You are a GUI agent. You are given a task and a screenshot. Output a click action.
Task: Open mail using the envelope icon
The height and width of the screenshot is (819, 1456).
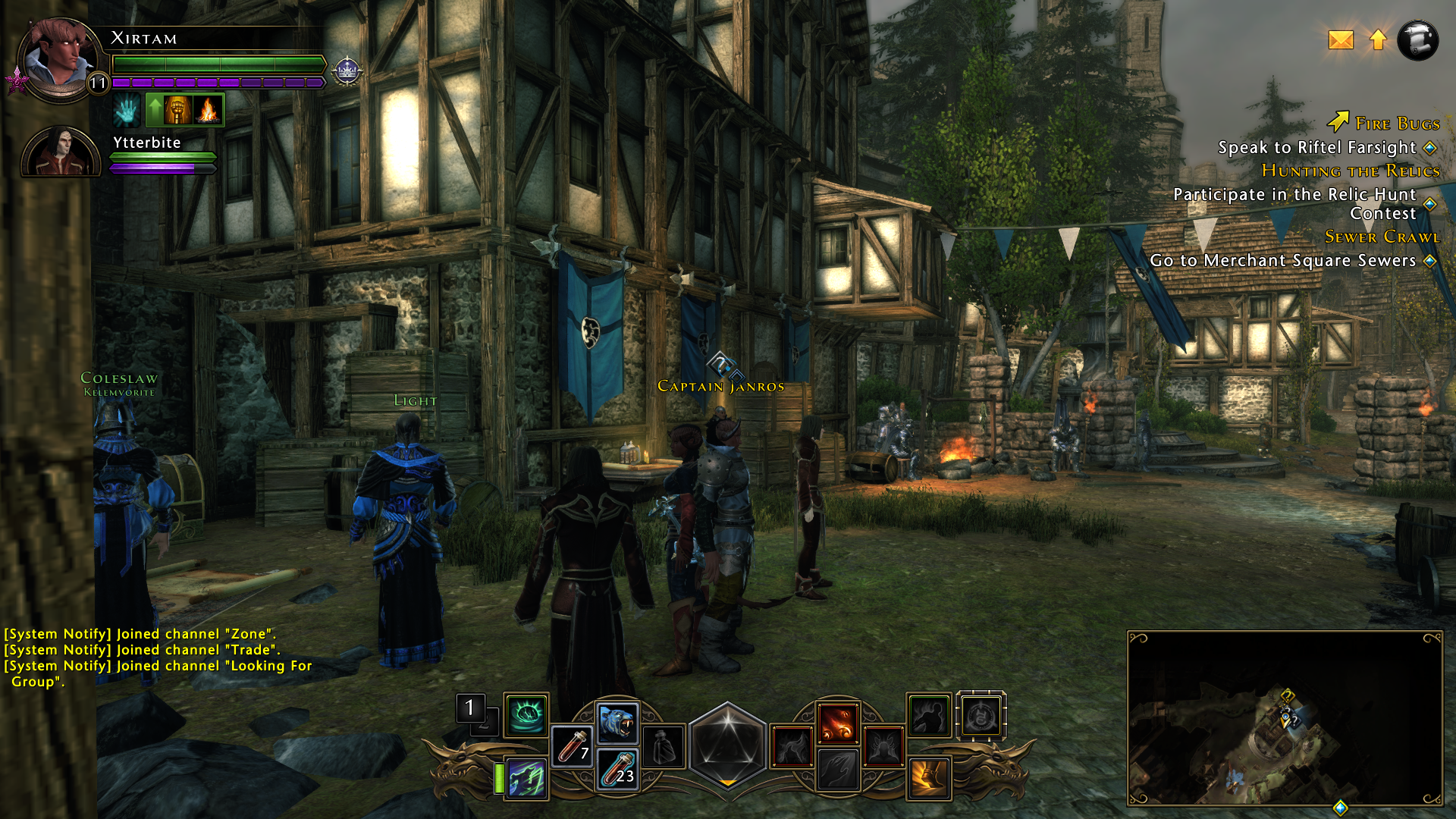[1341, 41]
